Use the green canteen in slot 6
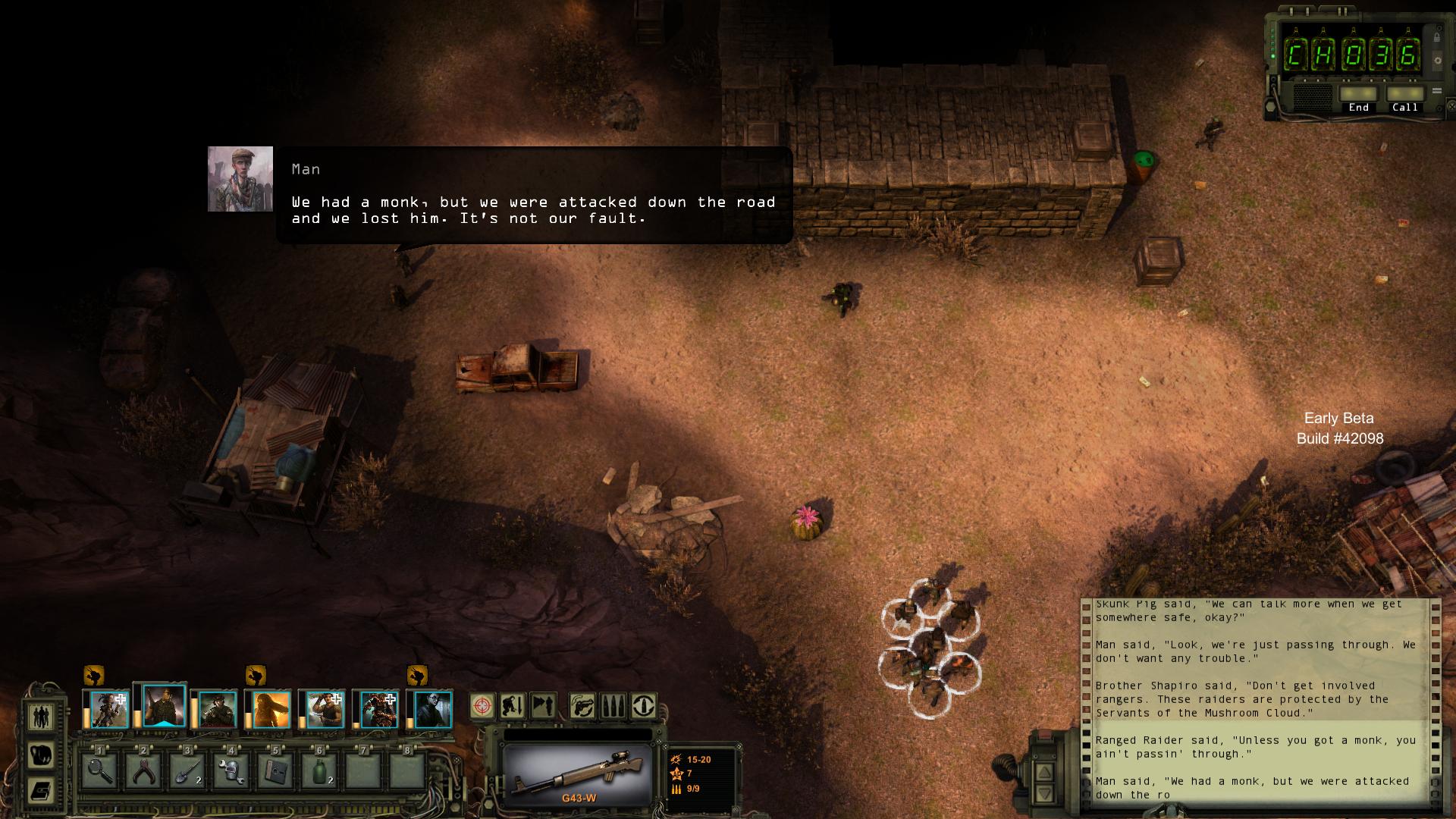Image resolution: width=1456 pixels, height=819 pixels. pyautogui.click(x=319, y=770)
